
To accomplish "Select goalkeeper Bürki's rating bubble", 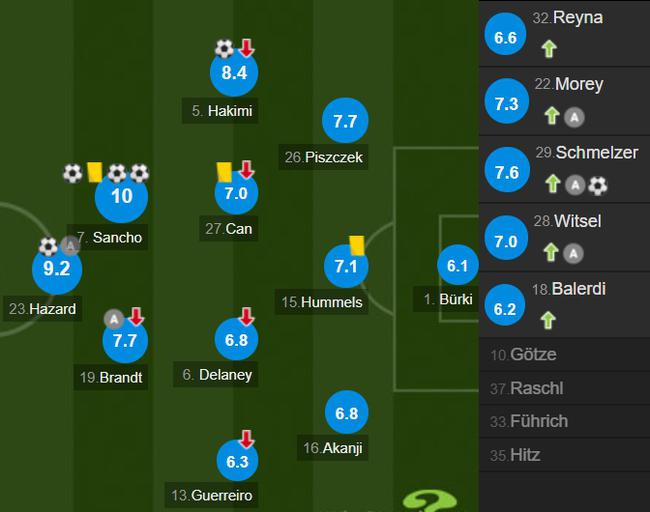I will point(457,266).
